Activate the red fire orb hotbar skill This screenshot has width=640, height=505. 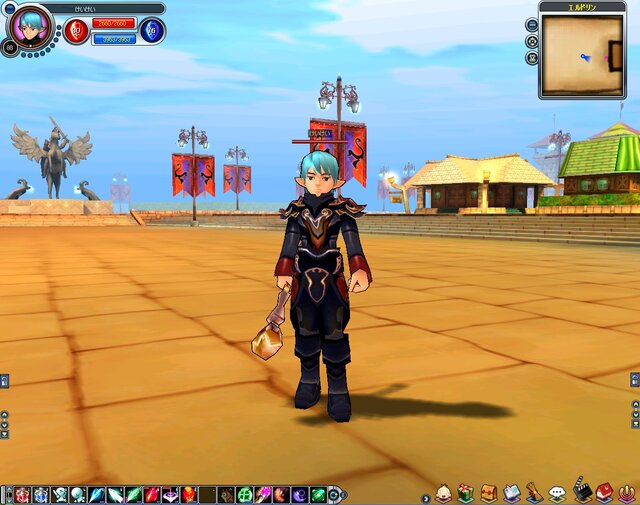[x=188, y=494]
